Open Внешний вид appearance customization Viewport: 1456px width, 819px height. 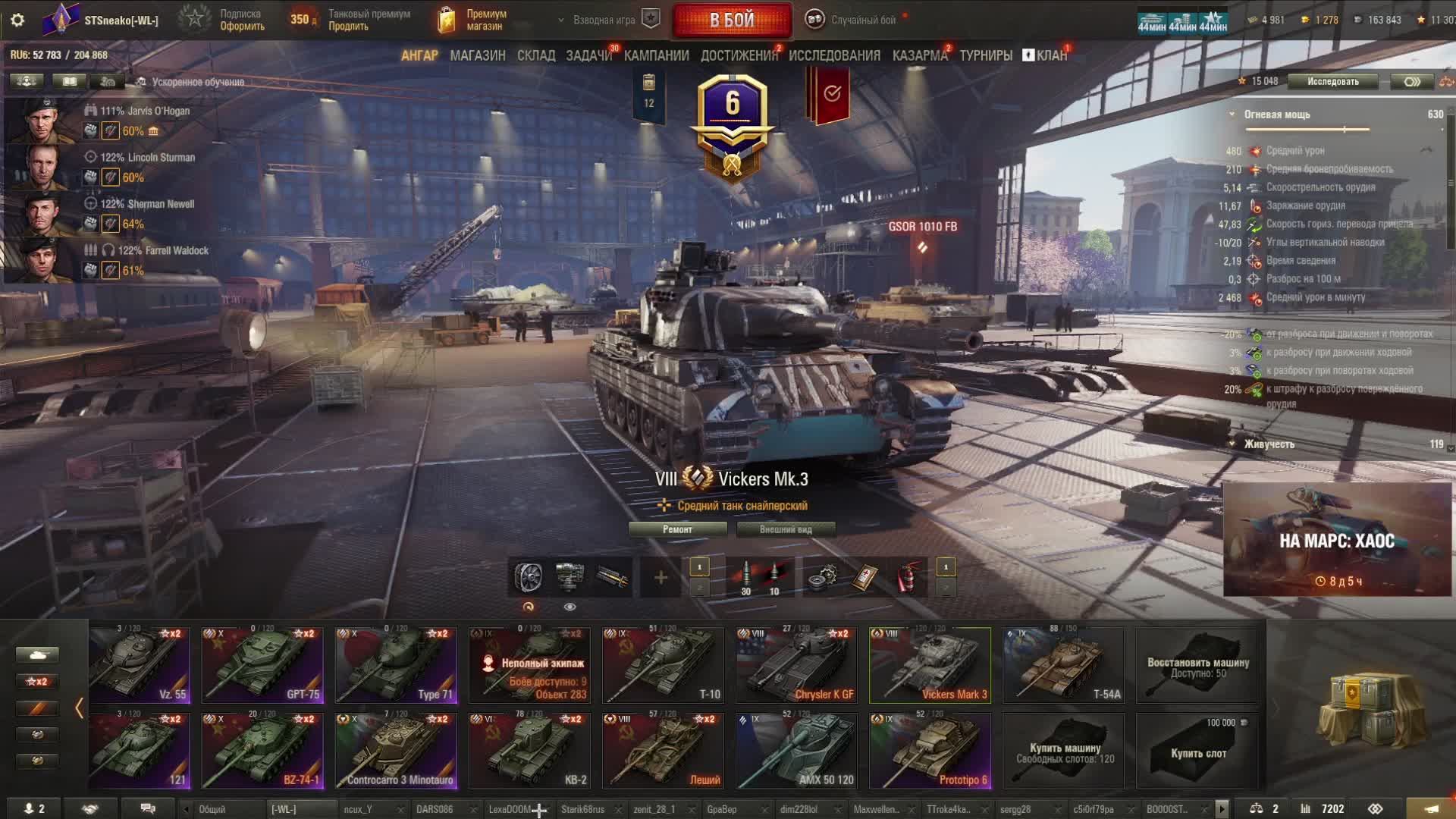pos(786,529)
